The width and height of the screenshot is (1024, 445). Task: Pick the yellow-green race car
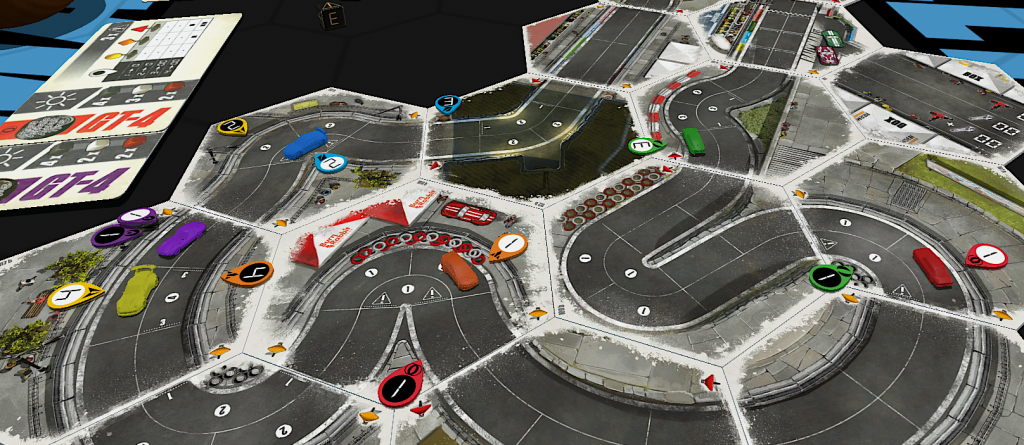click(137, 289)
